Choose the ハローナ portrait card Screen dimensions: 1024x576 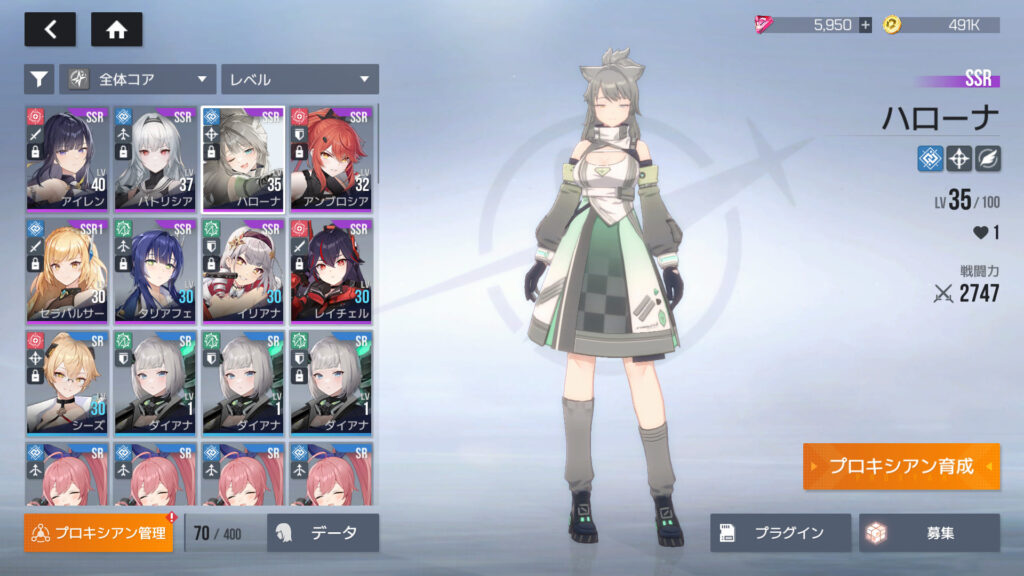[243, 158]
